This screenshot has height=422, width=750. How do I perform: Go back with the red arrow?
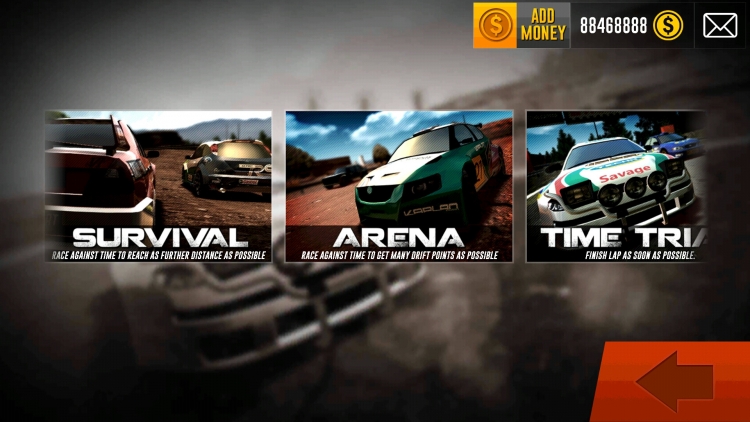click(x=675, y=382)
